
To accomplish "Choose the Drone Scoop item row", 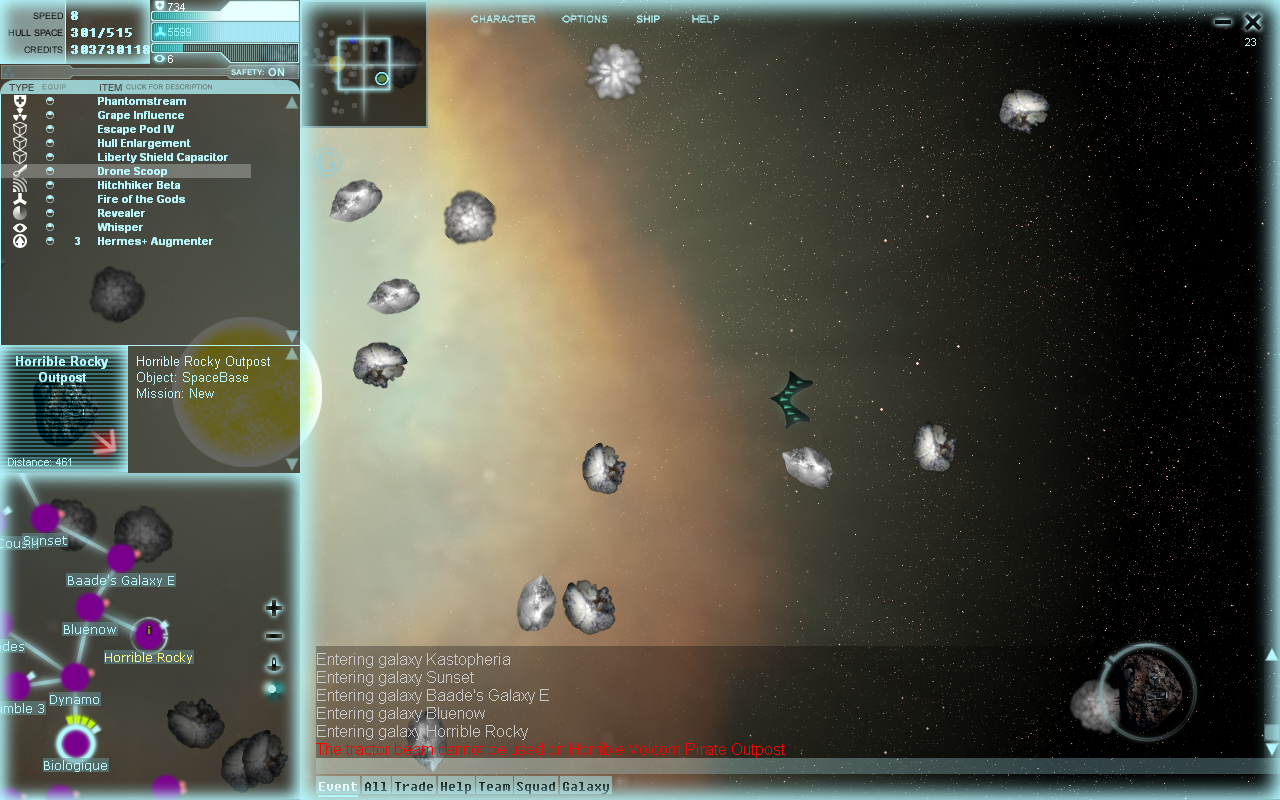I will click(x=132, y=171).
